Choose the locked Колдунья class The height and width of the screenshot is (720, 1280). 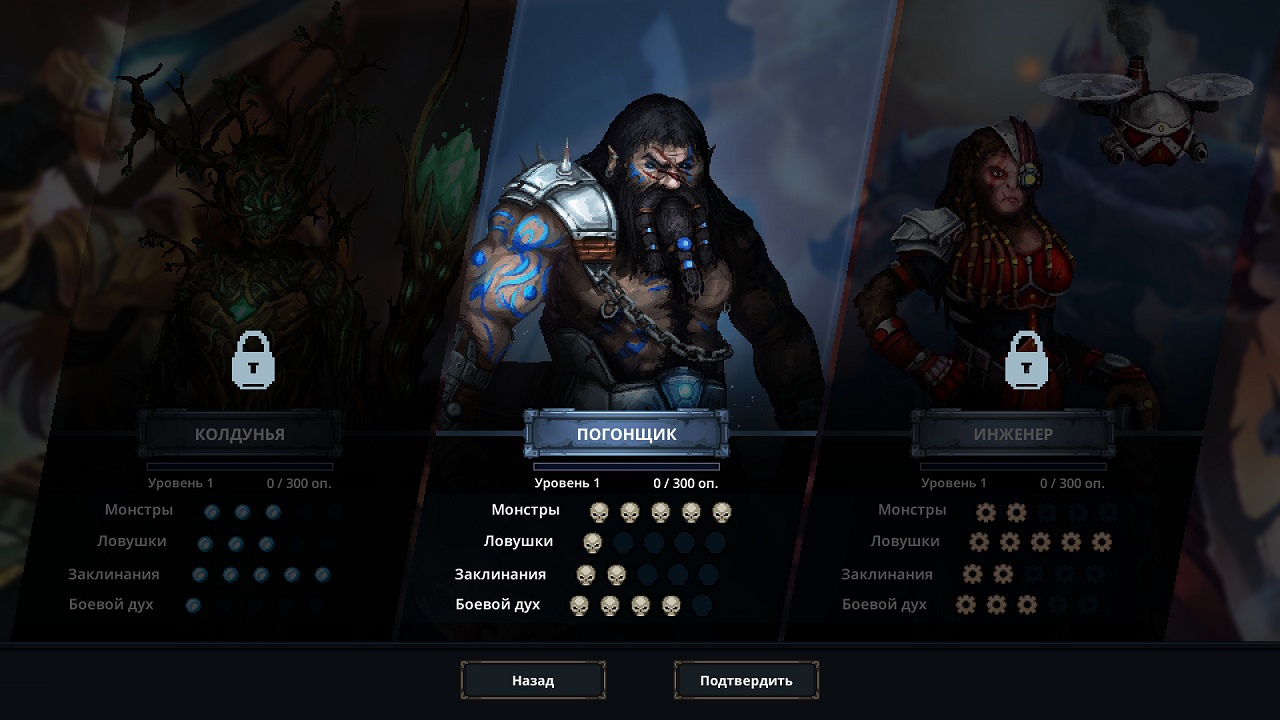click(240, 434)
